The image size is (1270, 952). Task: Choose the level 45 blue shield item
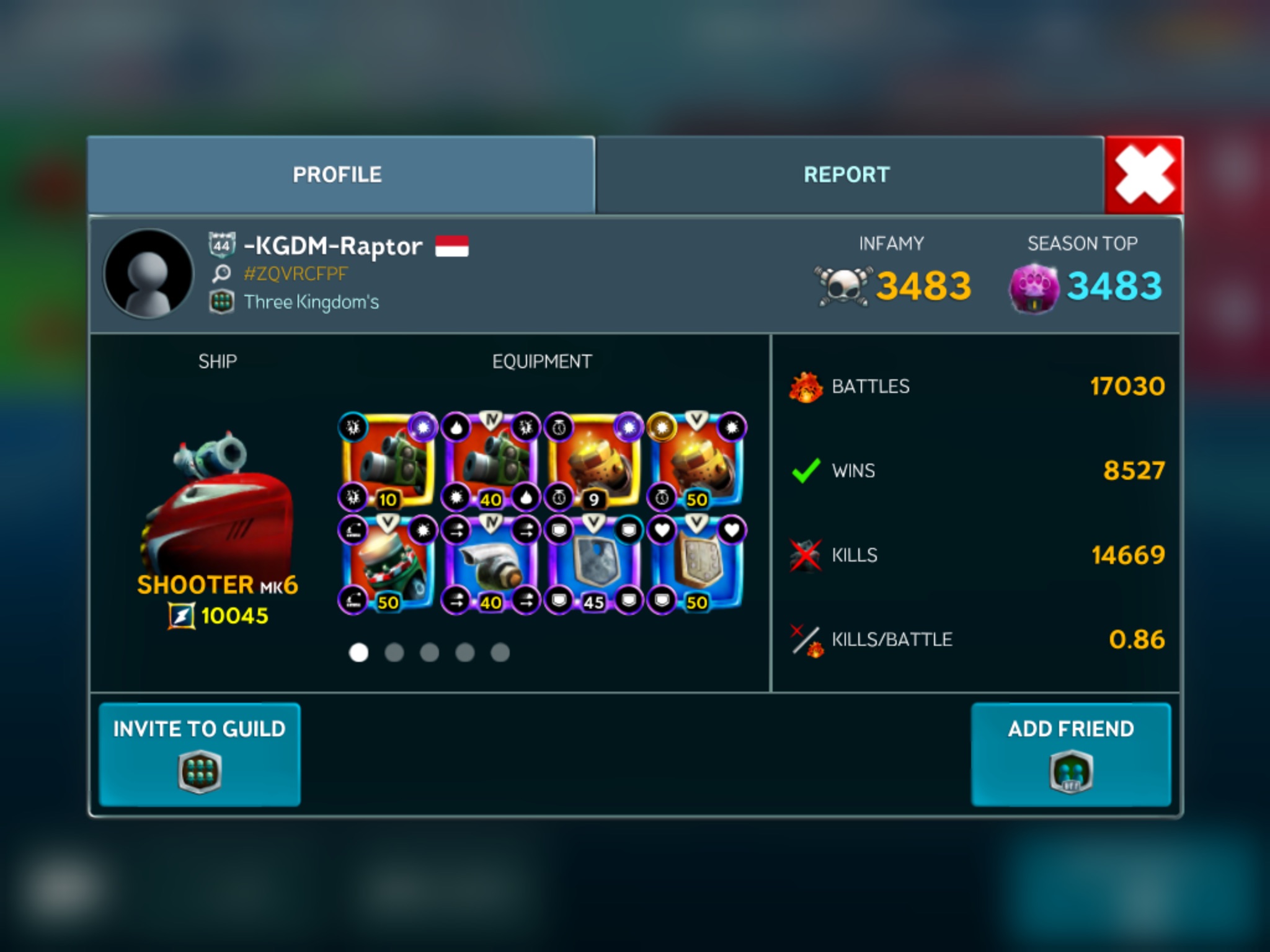pyautogui.click(x=593, y=564)
